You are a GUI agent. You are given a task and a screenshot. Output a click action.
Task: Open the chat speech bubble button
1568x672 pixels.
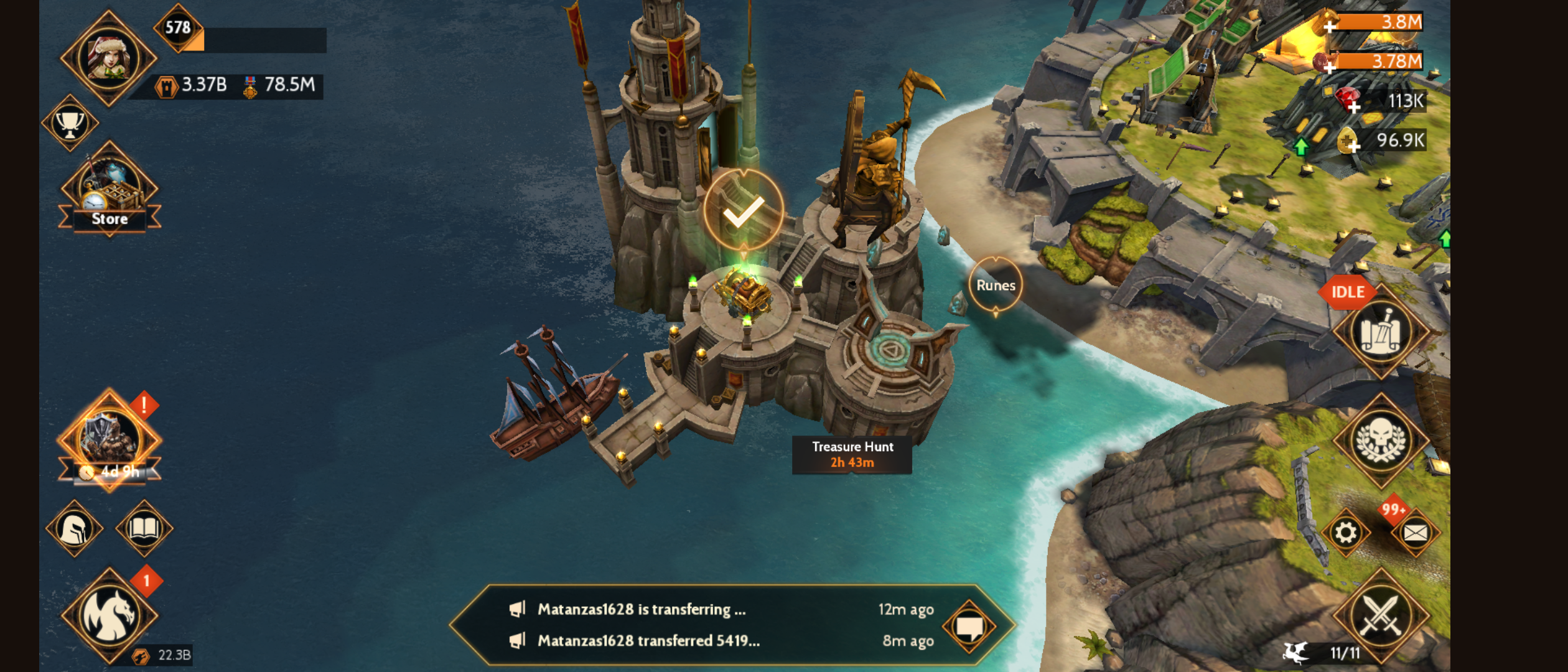(969, 626)
